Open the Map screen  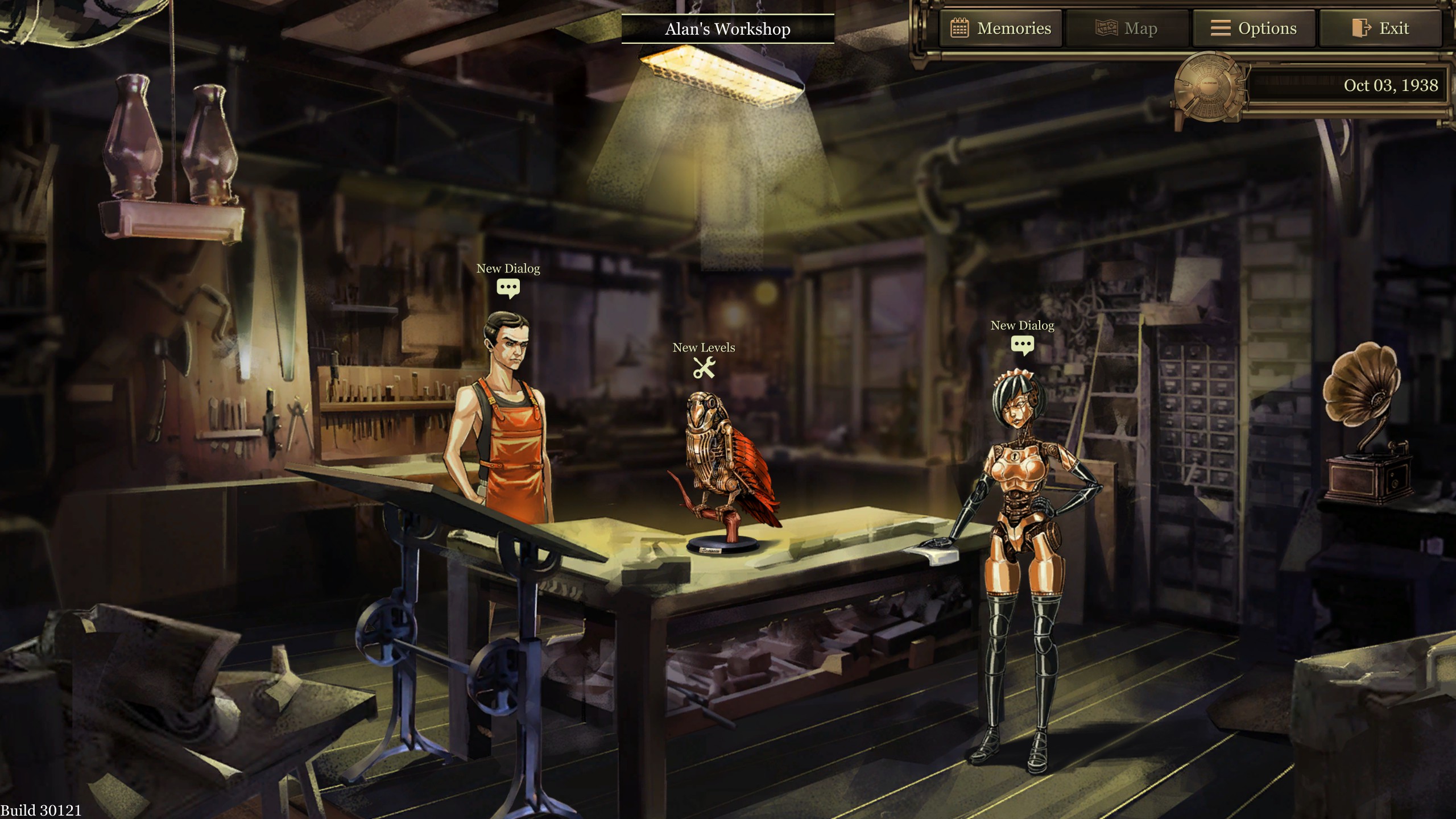(x=1127, y=28)
